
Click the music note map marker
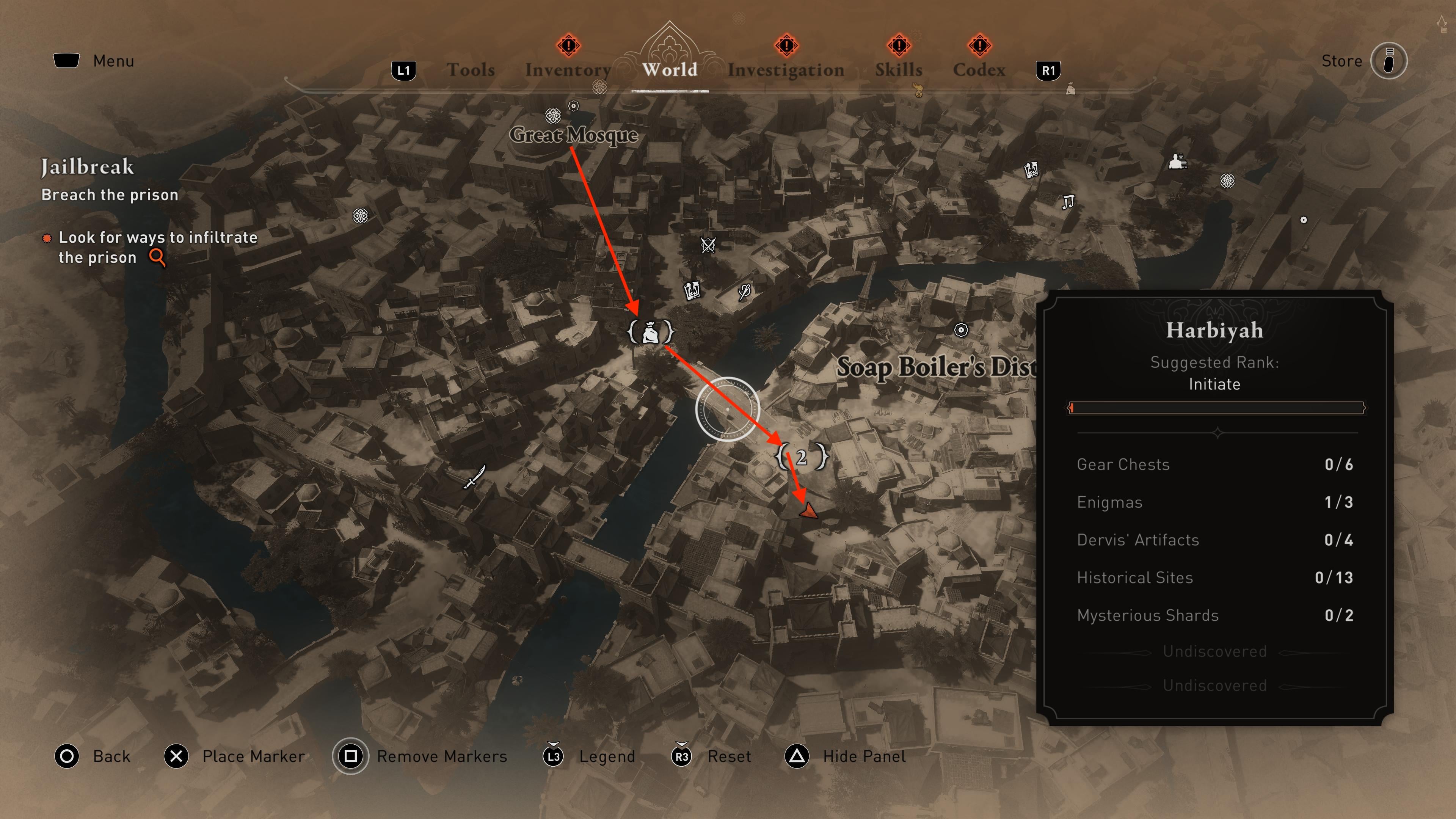[x=1067, y=202]
